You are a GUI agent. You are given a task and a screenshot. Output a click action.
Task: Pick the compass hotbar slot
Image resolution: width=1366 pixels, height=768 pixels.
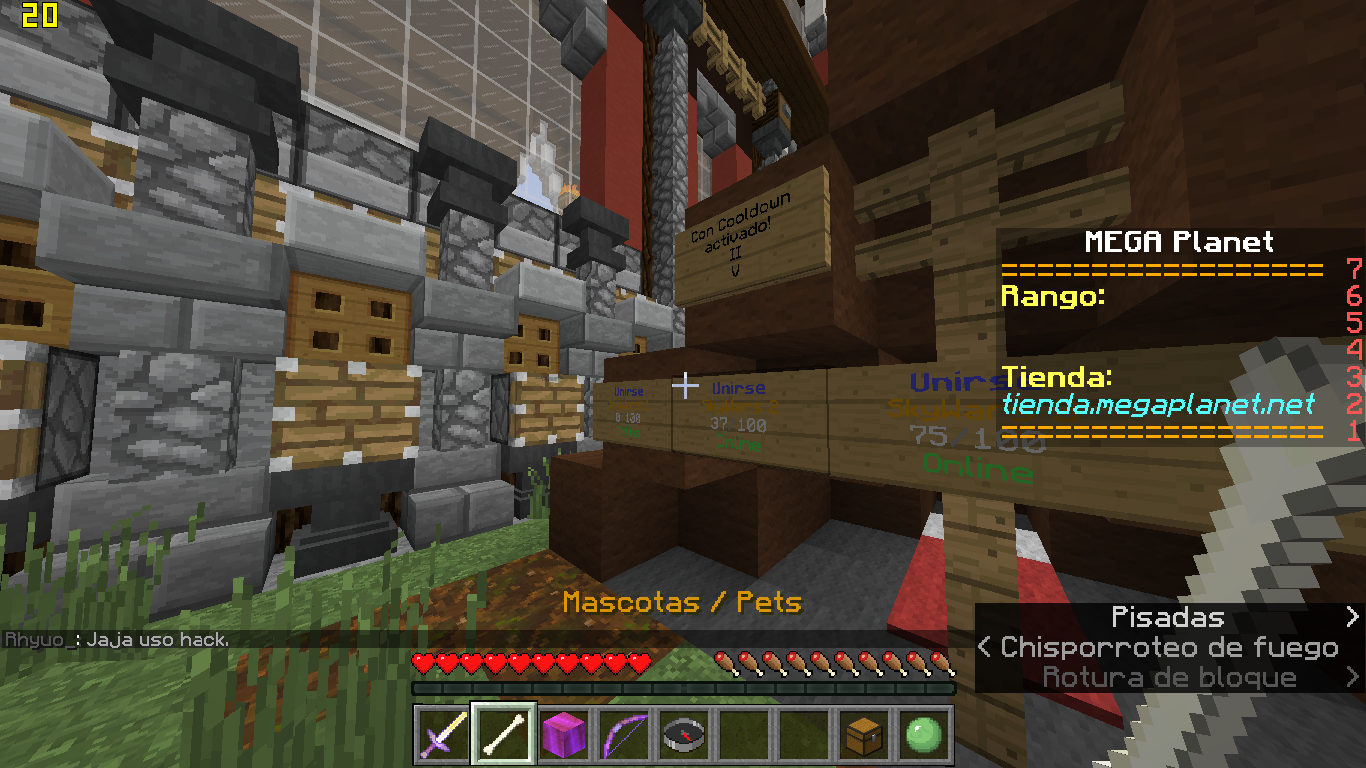point(683,736)
